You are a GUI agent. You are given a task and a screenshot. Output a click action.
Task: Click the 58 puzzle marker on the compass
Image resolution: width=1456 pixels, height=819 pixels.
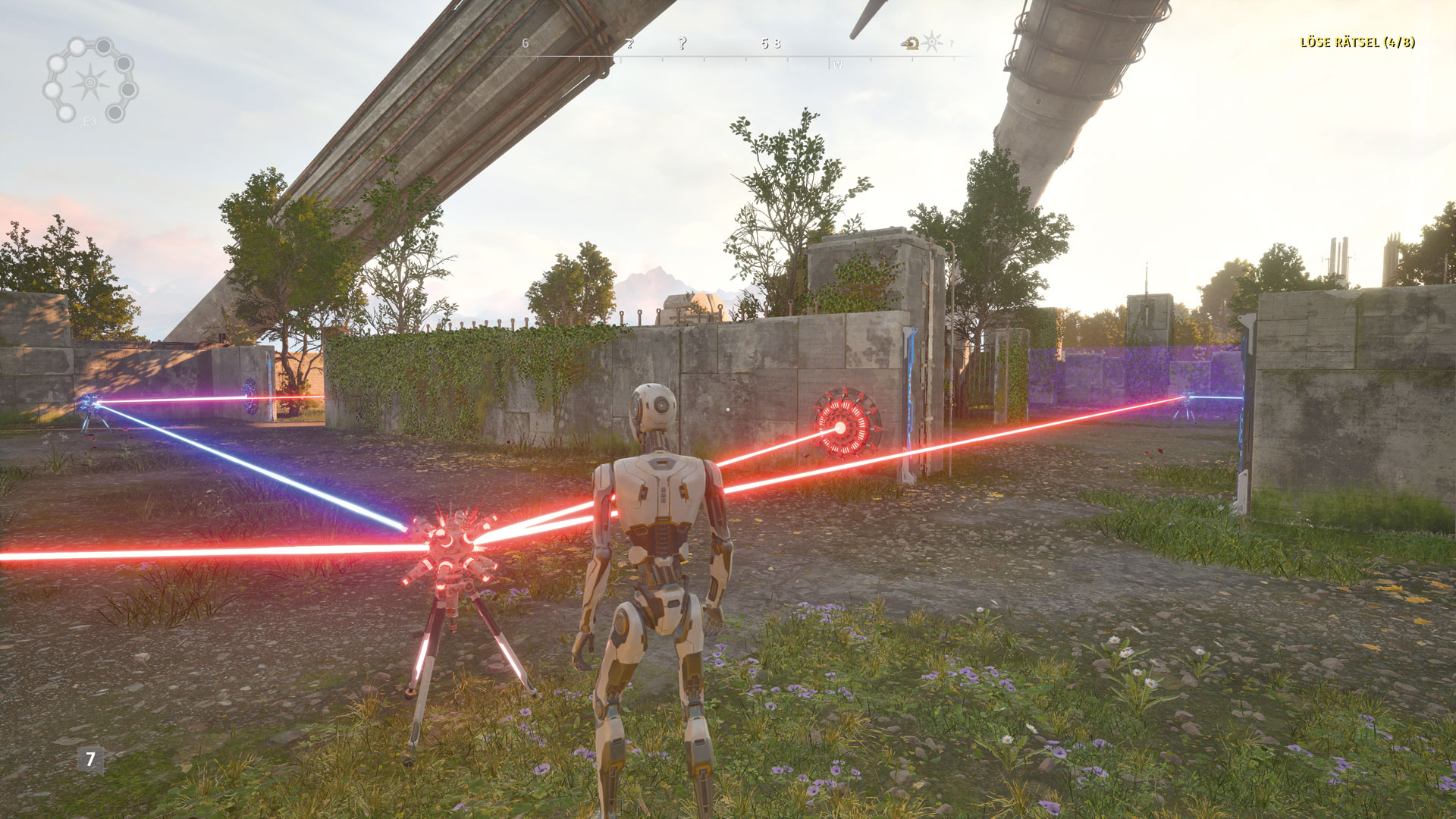[x=772, y=42]
